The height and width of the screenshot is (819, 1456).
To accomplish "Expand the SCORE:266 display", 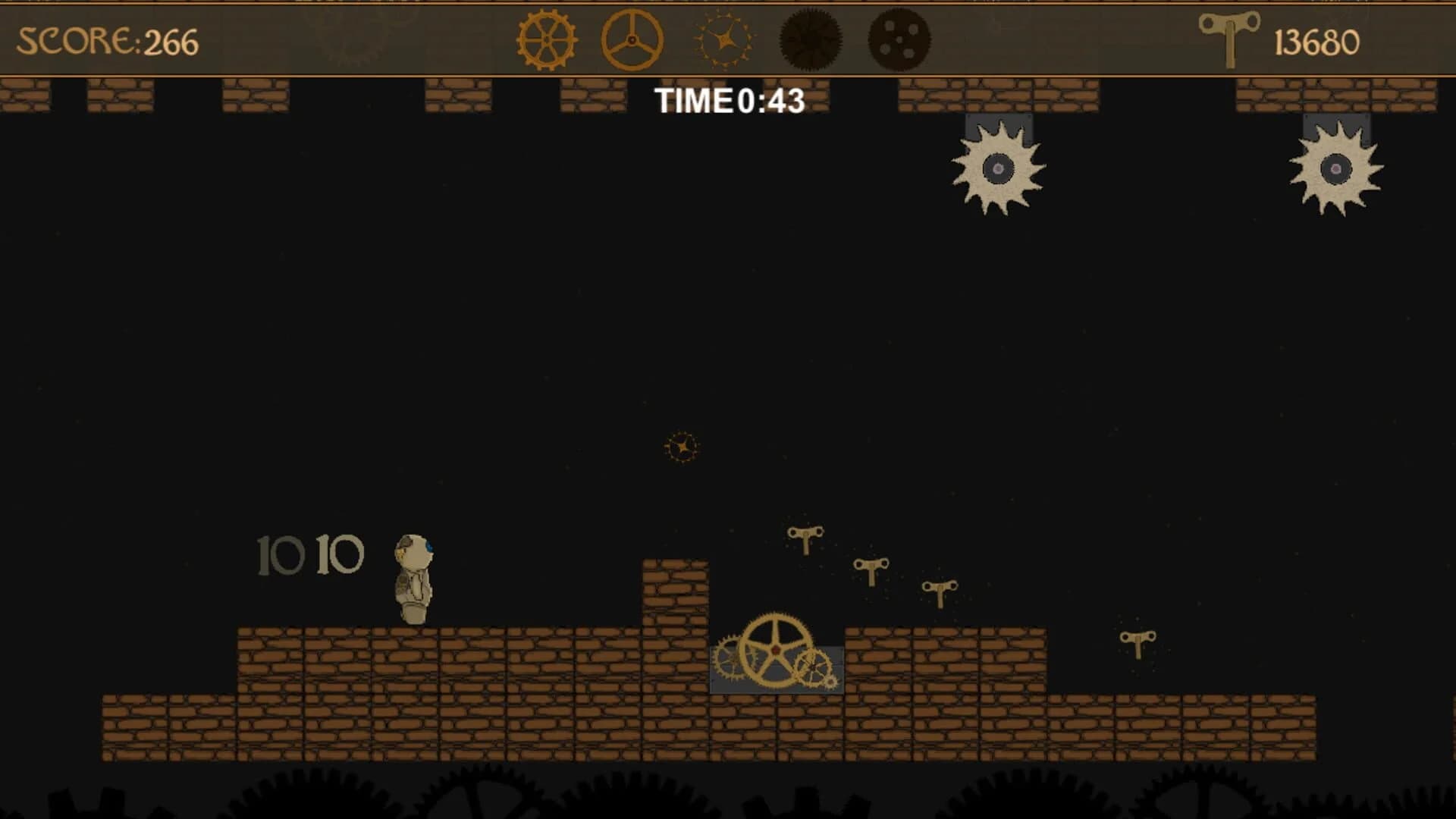I will (106, 39).
